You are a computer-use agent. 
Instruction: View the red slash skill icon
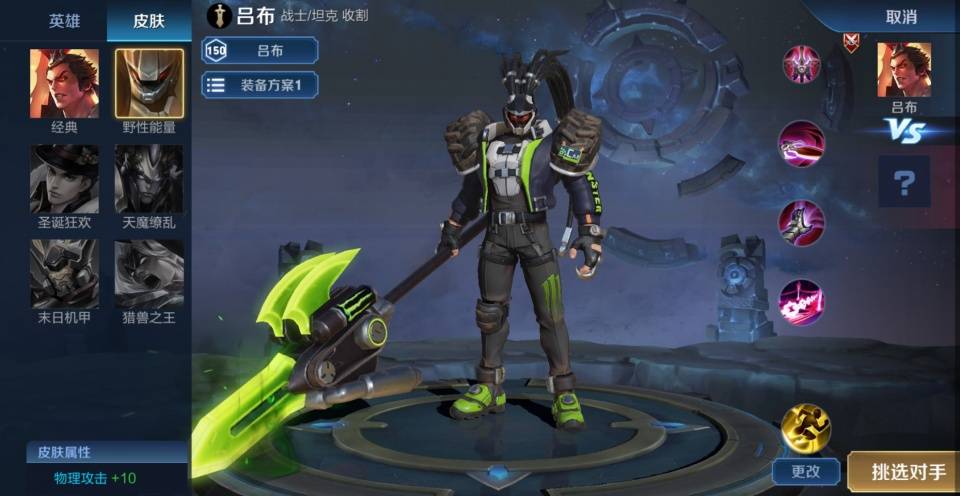tap(802, 144)
